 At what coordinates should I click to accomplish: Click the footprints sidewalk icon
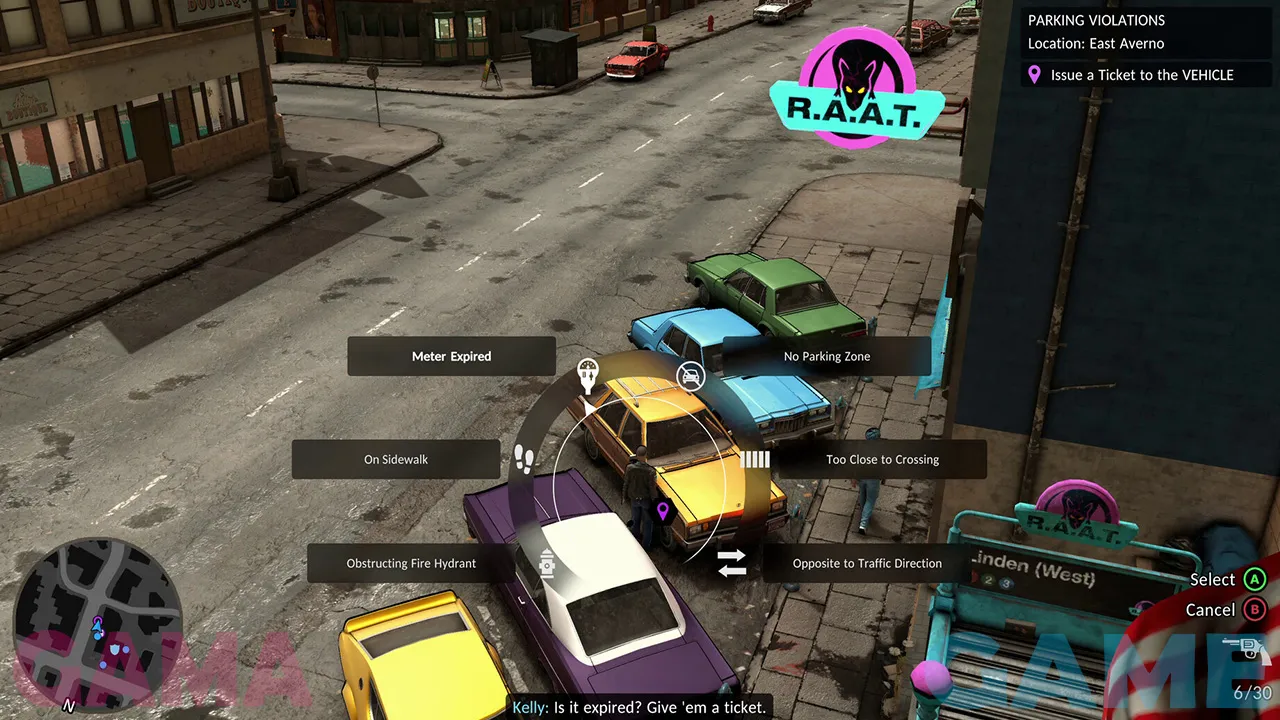523,459
